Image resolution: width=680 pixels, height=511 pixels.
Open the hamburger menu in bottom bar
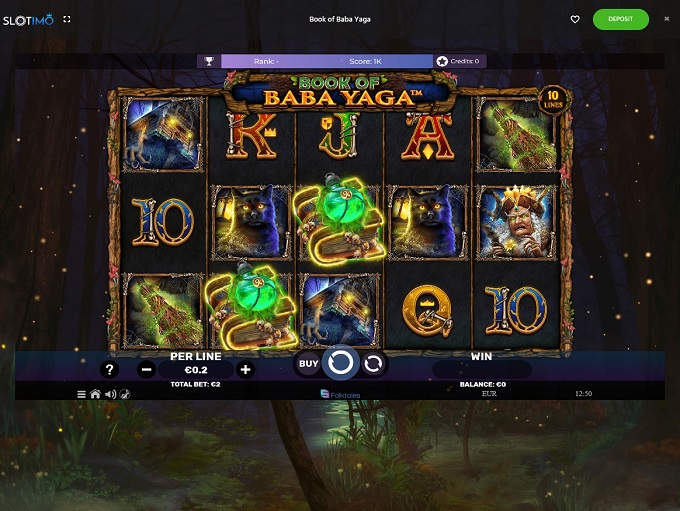pos(82,394)
